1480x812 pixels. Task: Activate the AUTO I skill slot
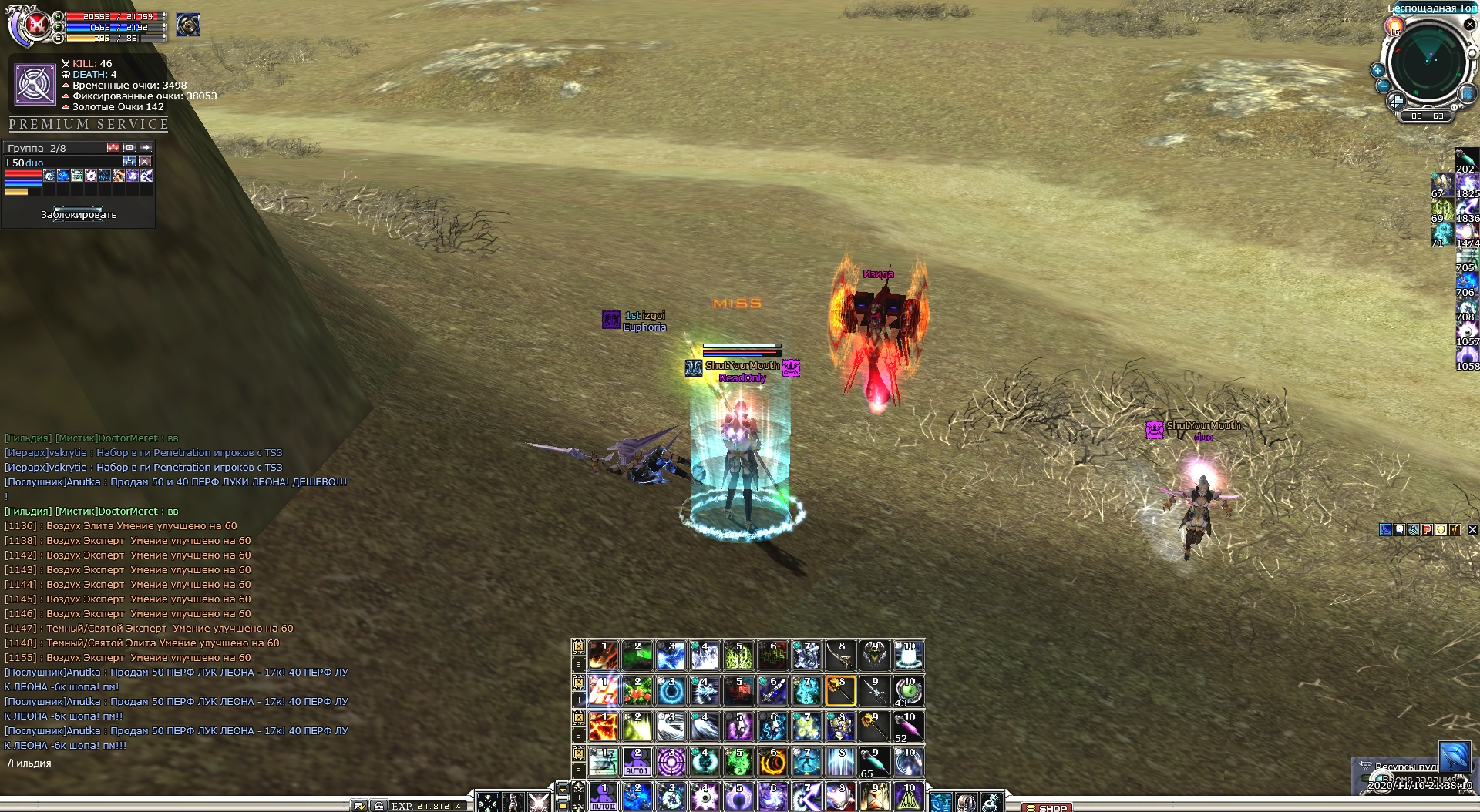coord(637,762)
